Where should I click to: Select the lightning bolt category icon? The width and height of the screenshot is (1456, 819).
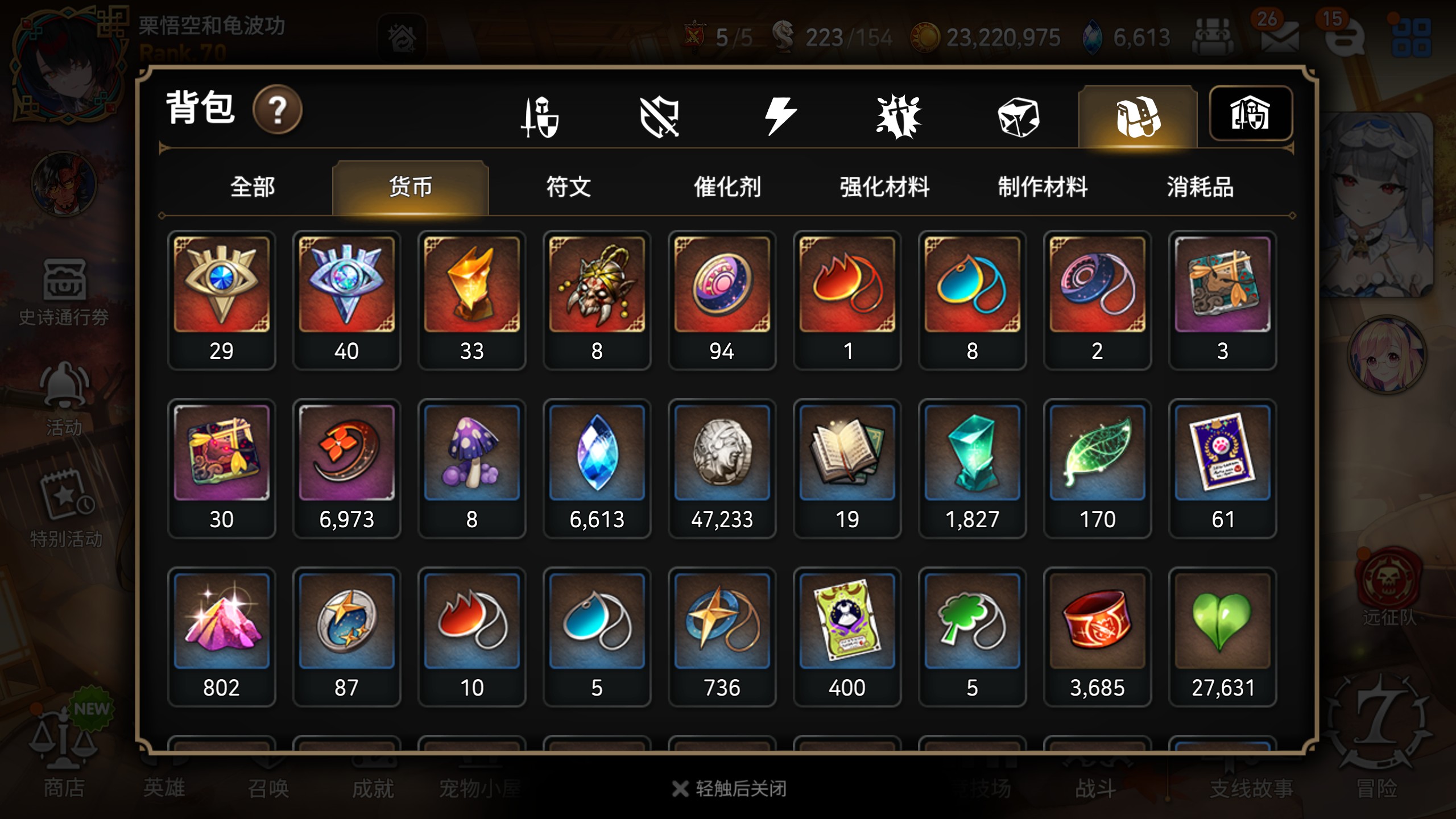point(780,116)
